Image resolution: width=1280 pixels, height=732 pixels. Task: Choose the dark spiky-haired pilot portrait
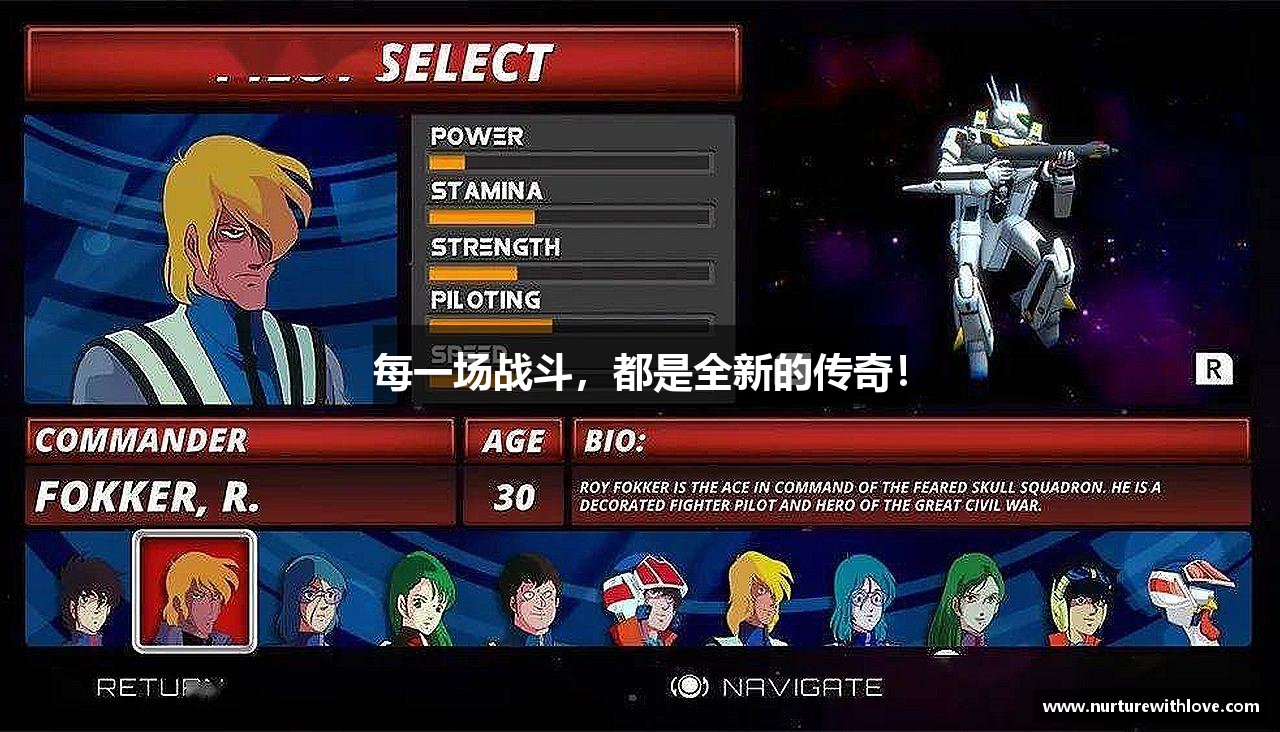(x=88, y=597)
